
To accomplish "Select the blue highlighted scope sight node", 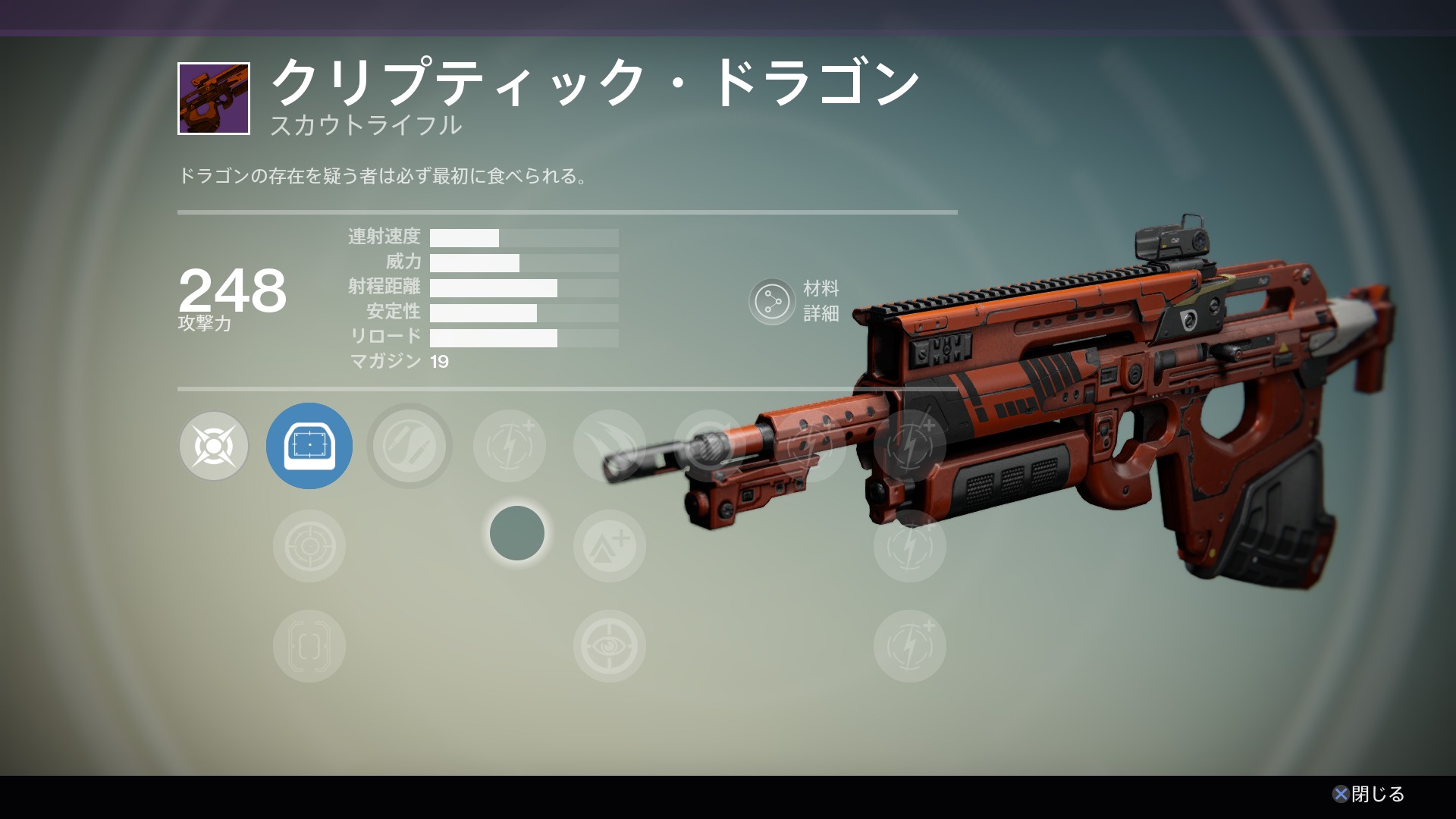I will tap(309, 446).
